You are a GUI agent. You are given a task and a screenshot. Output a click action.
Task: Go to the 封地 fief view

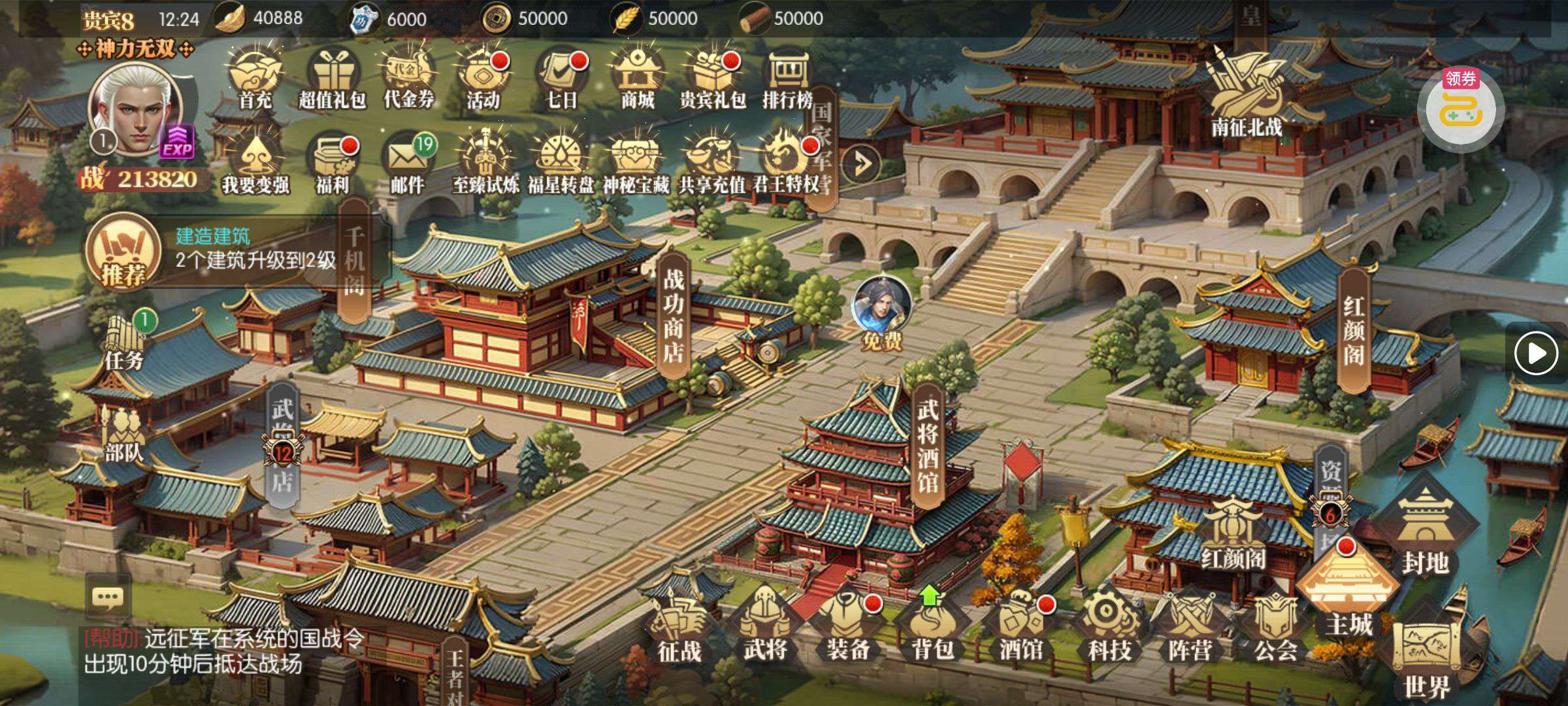tap(1425, 533)
